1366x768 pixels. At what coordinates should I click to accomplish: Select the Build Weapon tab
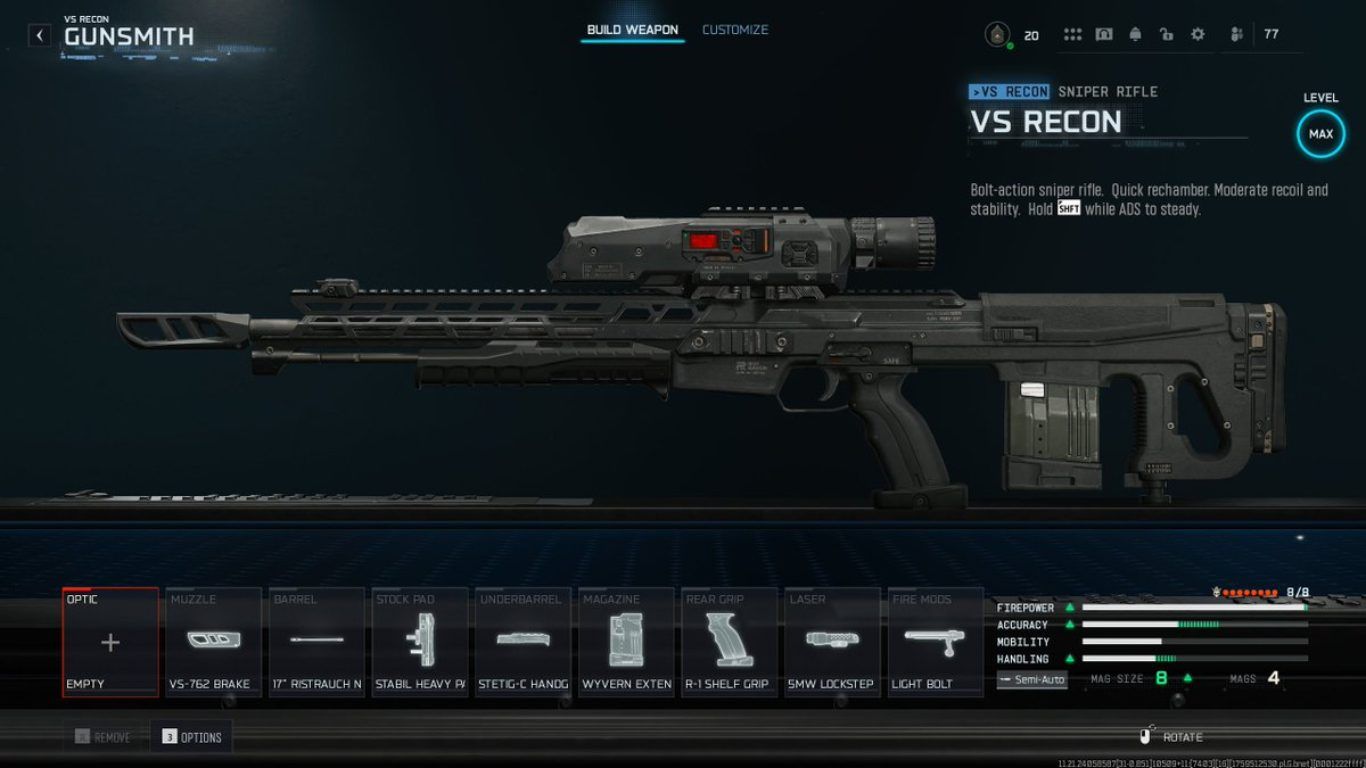click(632, 30)
